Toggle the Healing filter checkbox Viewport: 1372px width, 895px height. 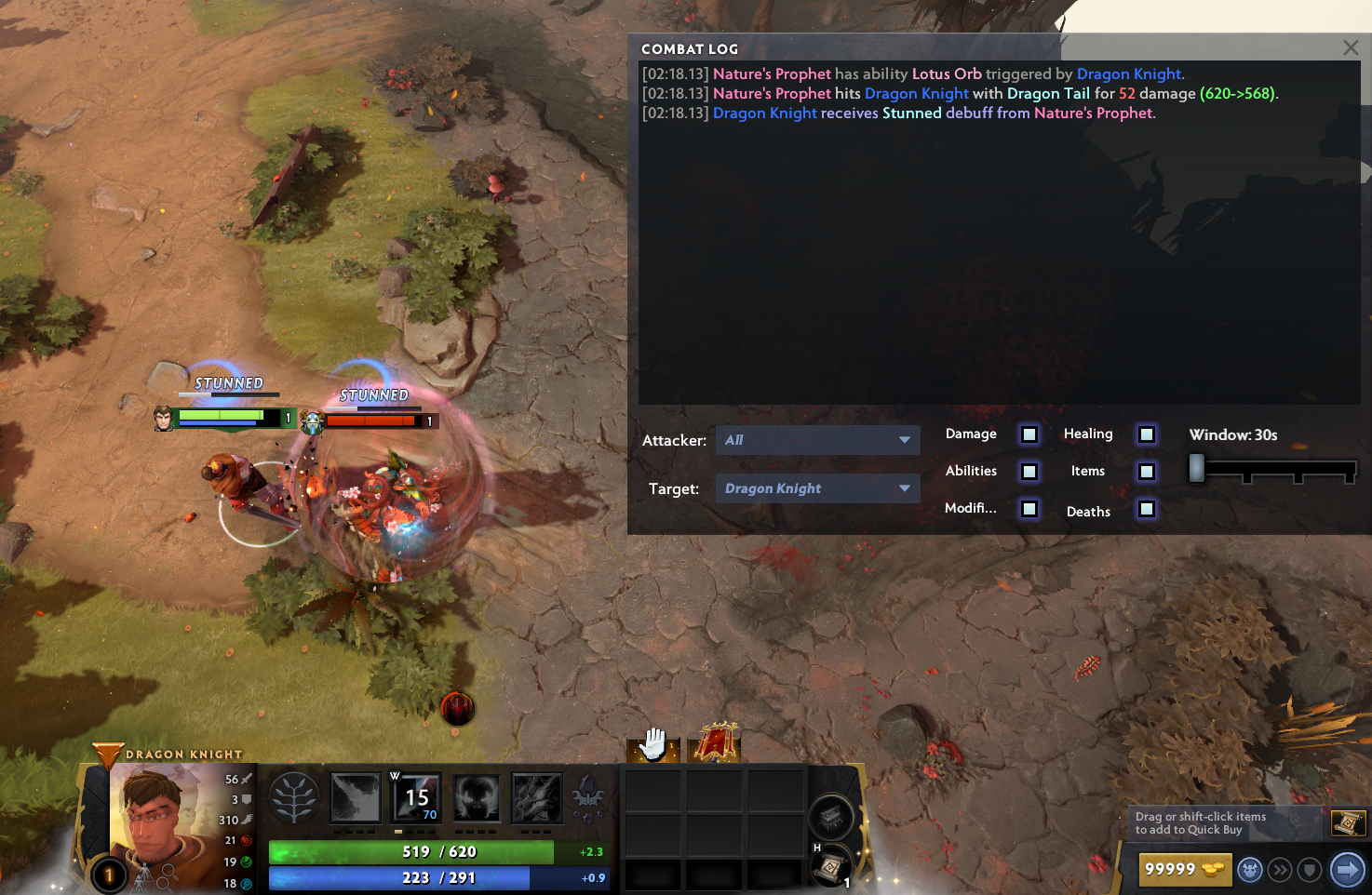coord(1147,434)
